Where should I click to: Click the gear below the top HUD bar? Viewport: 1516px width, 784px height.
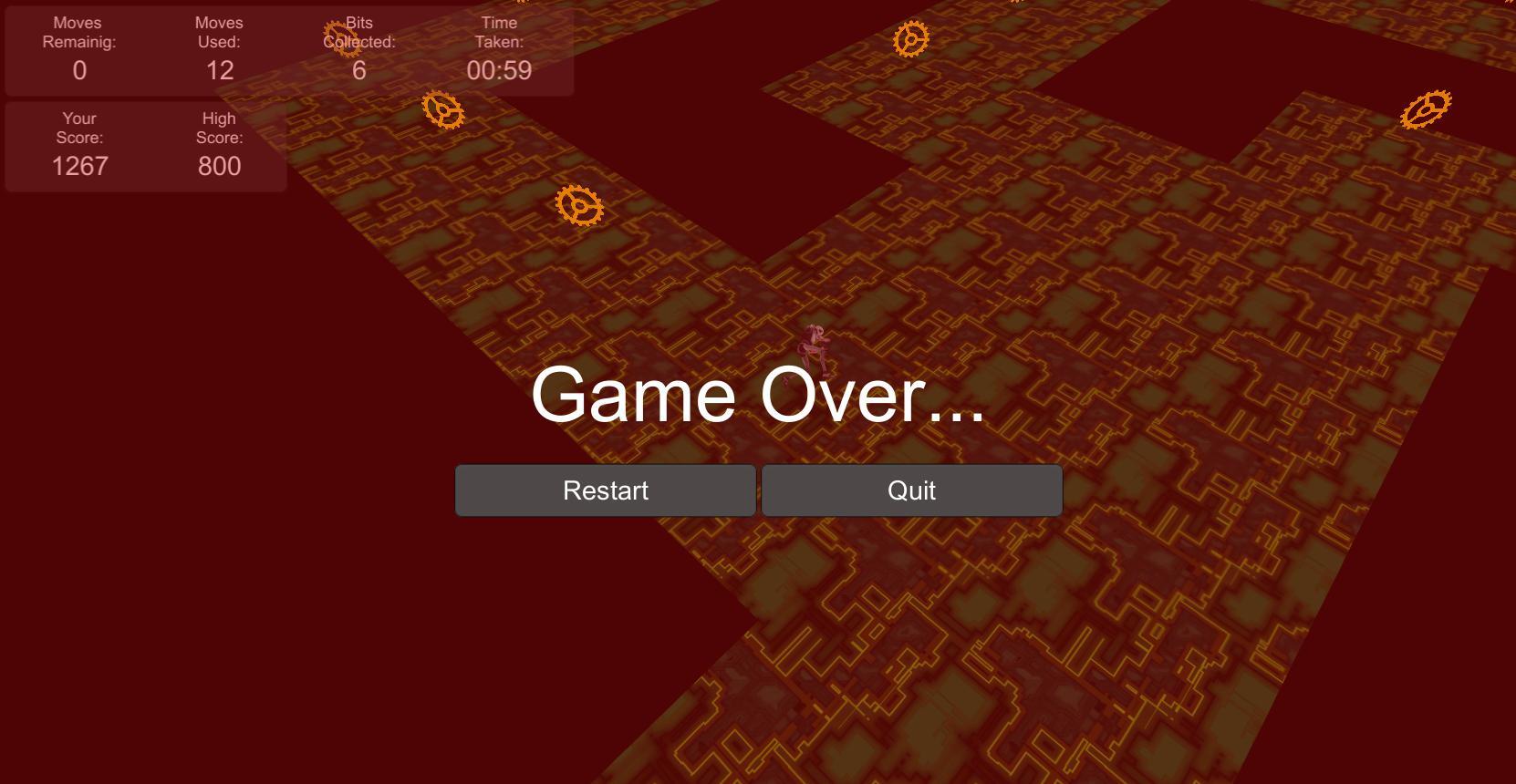coord(443,111)
